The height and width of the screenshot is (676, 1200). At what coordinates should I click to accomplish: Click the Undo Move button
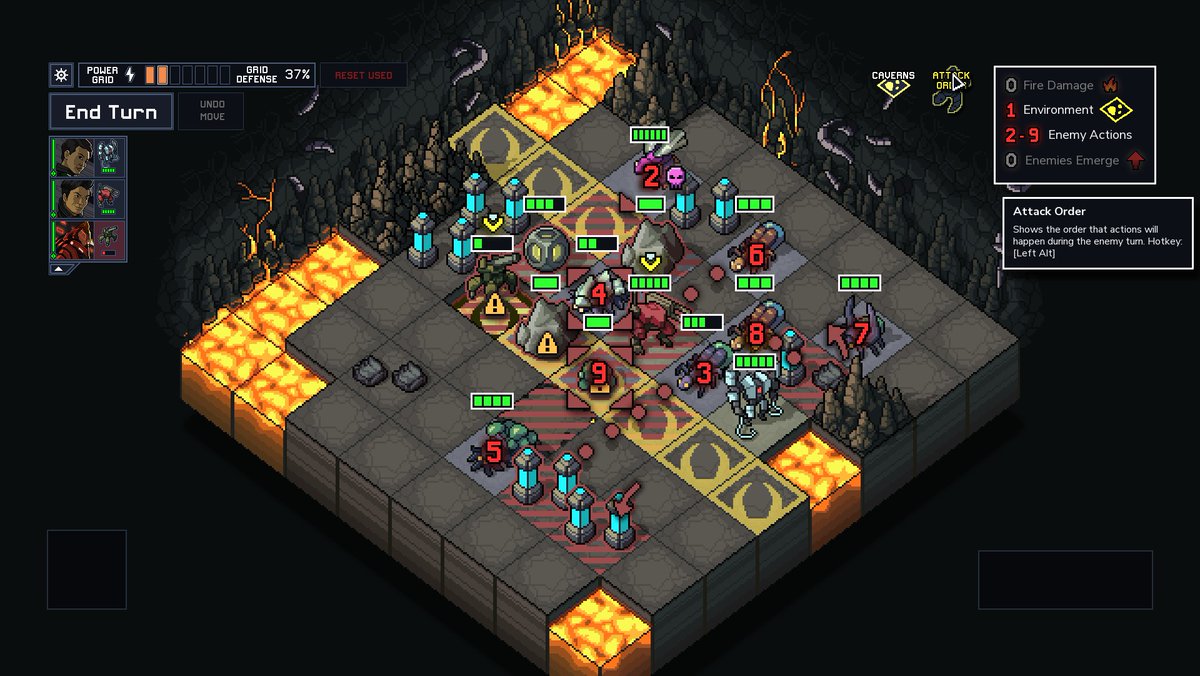click(211, 111)
